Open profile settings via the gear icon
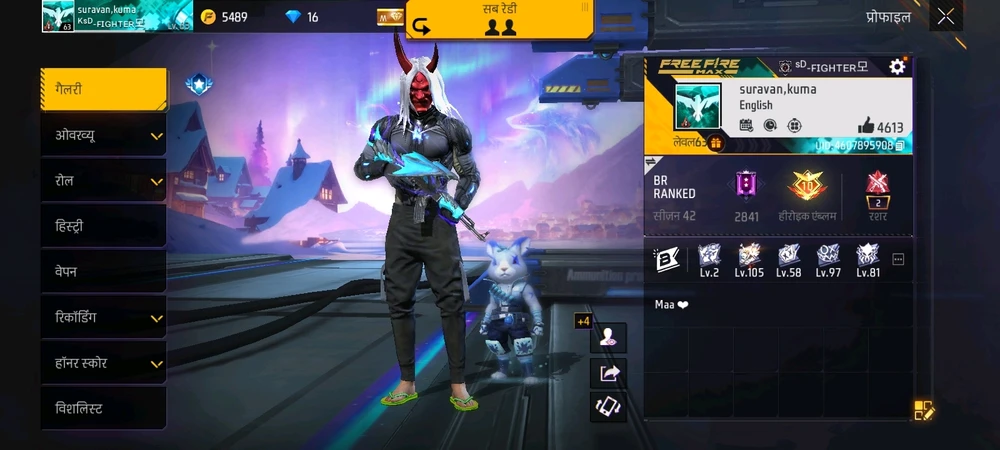 (897, 66)
